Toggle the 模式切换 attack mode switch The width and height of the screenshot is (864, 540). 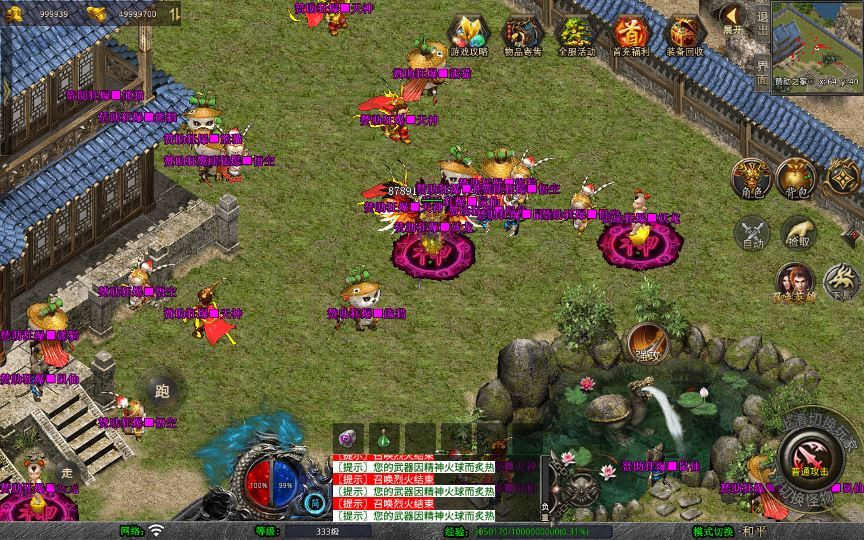[x=713, y=531]
